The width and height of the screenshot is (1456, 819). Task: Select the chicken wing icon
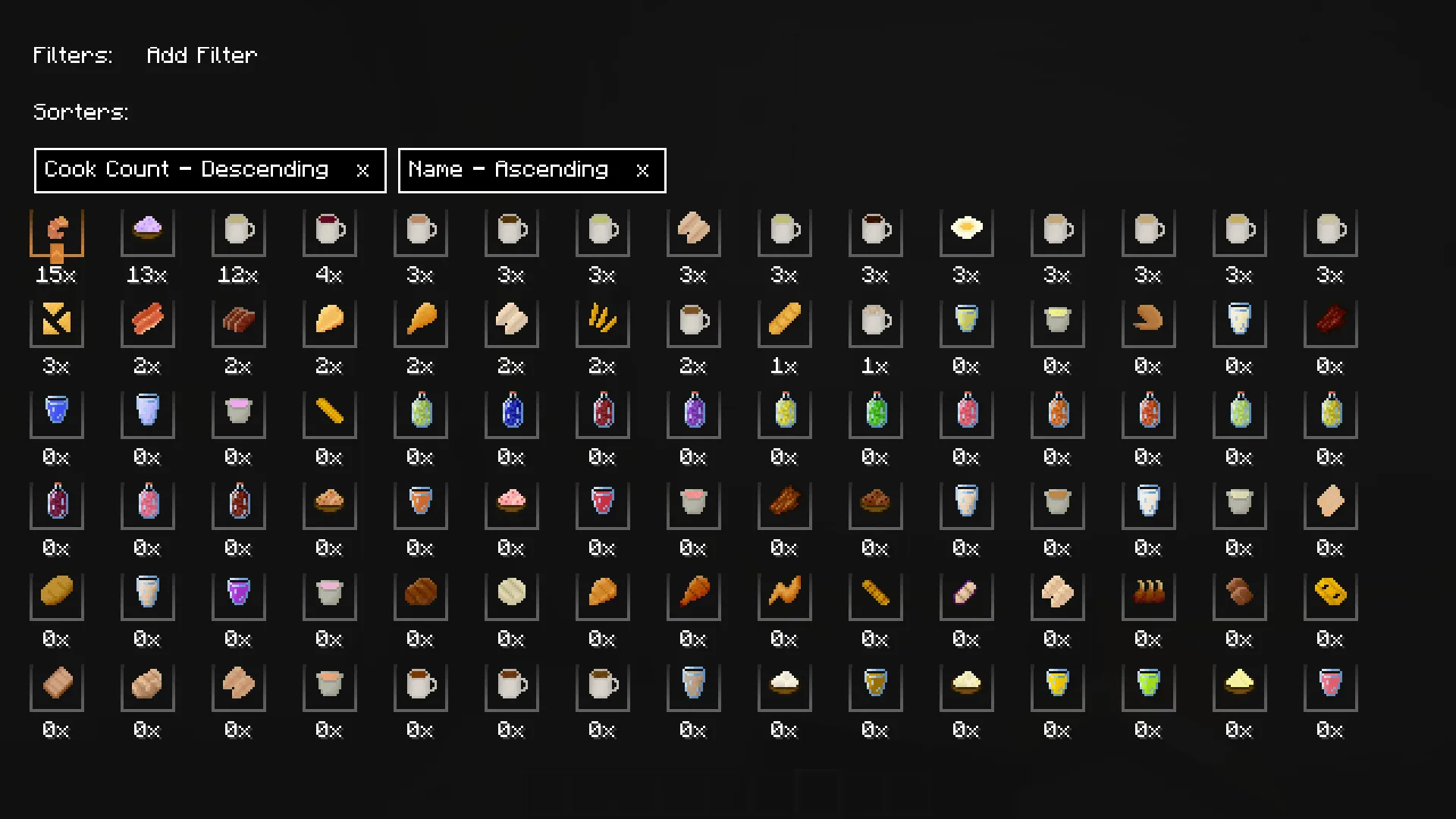784,595
